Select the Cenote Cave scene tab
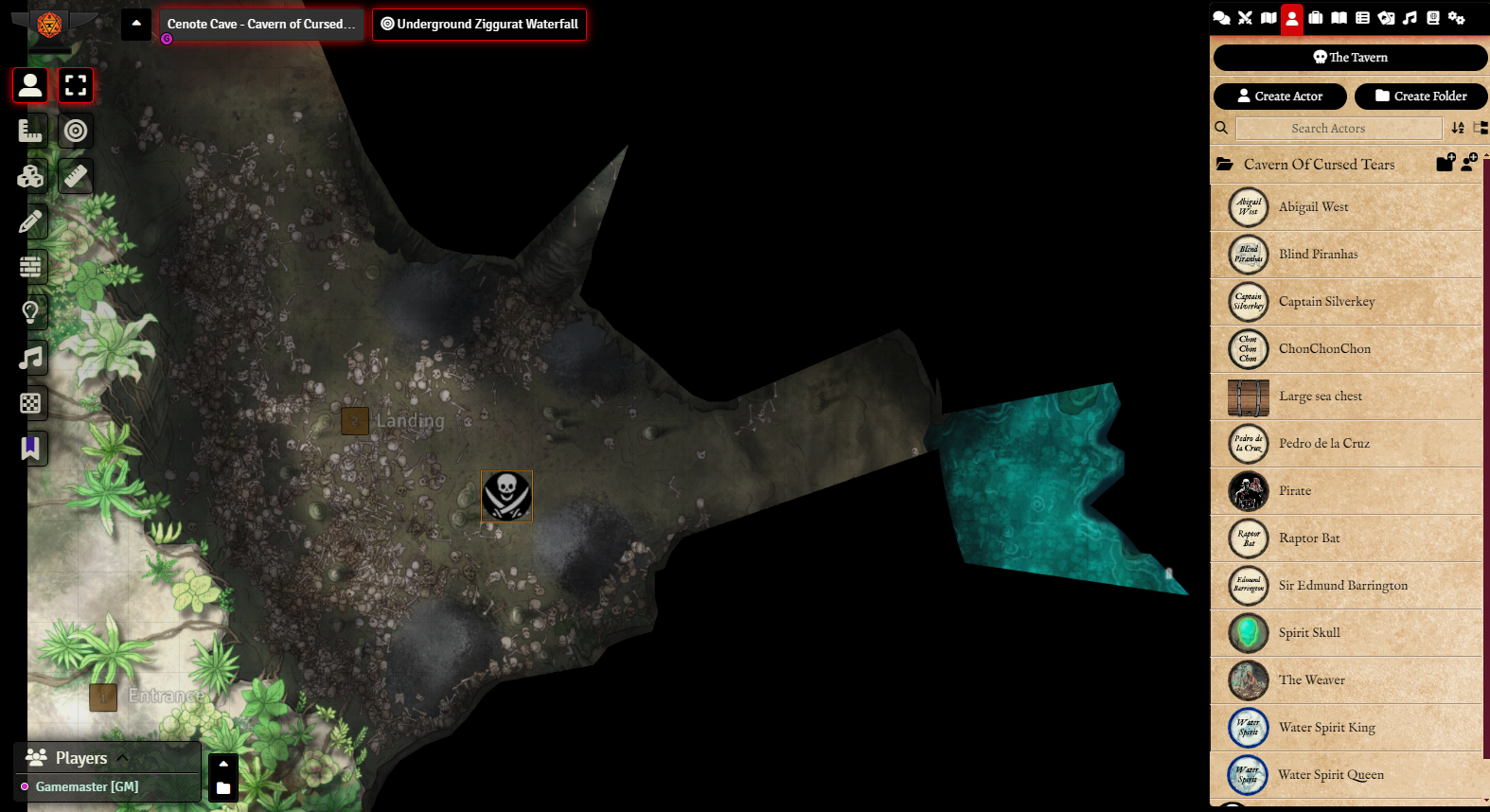Screen dimensions: 1490x812 tap(260, 25)
